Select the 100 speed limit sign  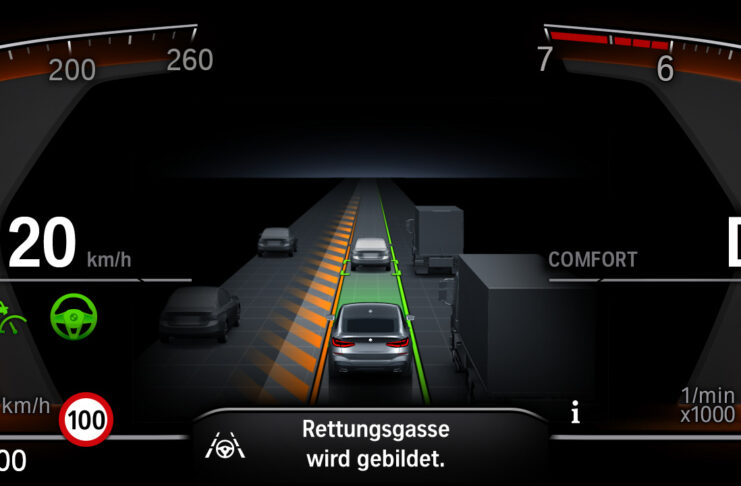tap(87, 421)
